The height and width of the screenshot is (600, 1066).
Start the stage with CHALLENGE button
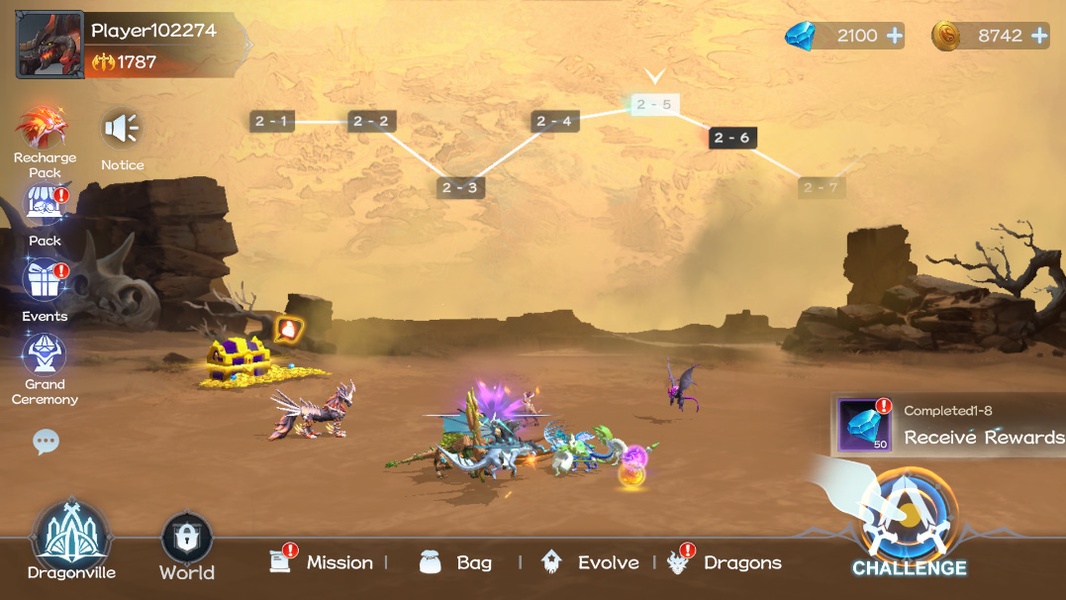[x=909, y=525]
